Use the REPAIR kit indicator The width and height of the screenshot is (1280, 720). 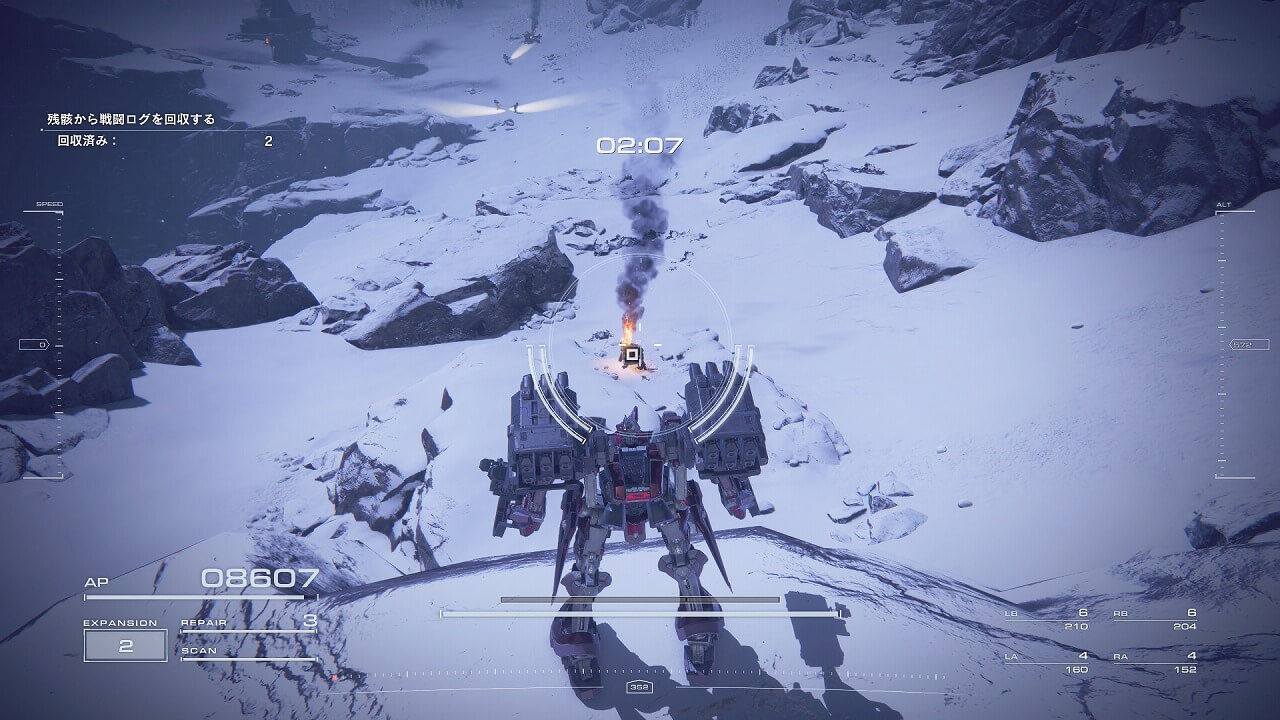248,623
